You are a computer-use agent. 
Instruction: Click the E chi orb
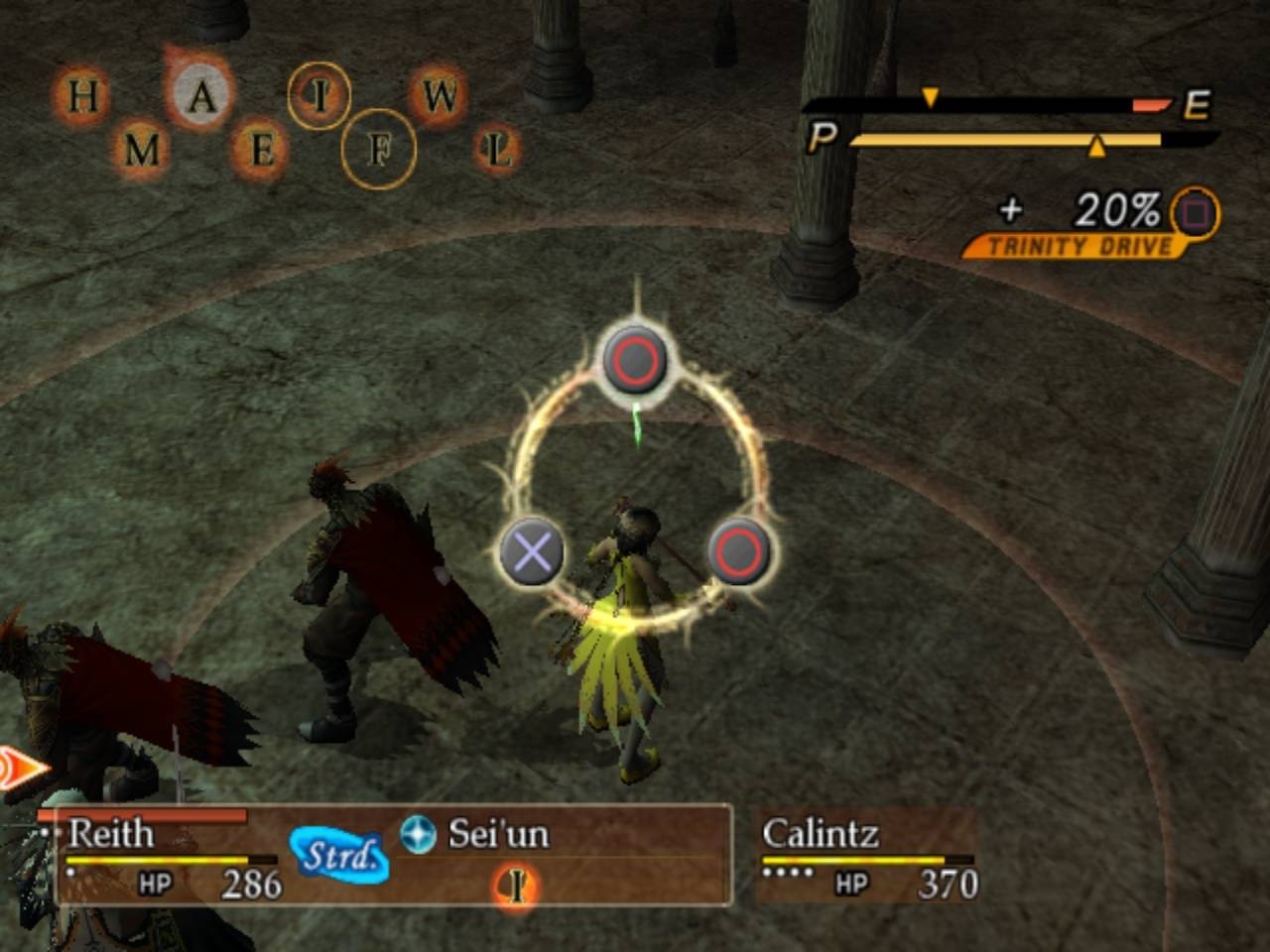(261, 151)
